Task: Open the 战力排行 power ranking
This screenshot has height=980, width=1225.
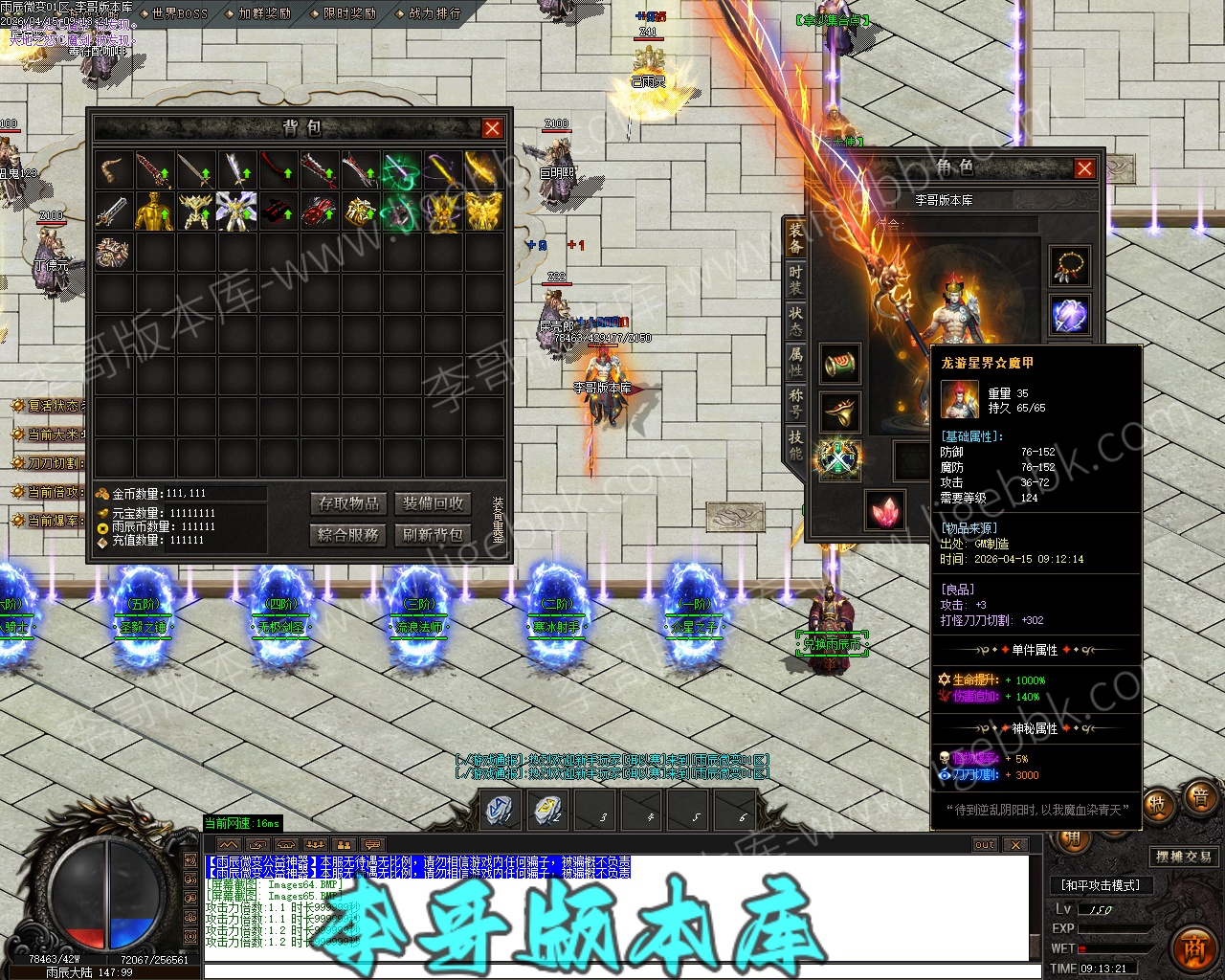Action: (434, 13)
